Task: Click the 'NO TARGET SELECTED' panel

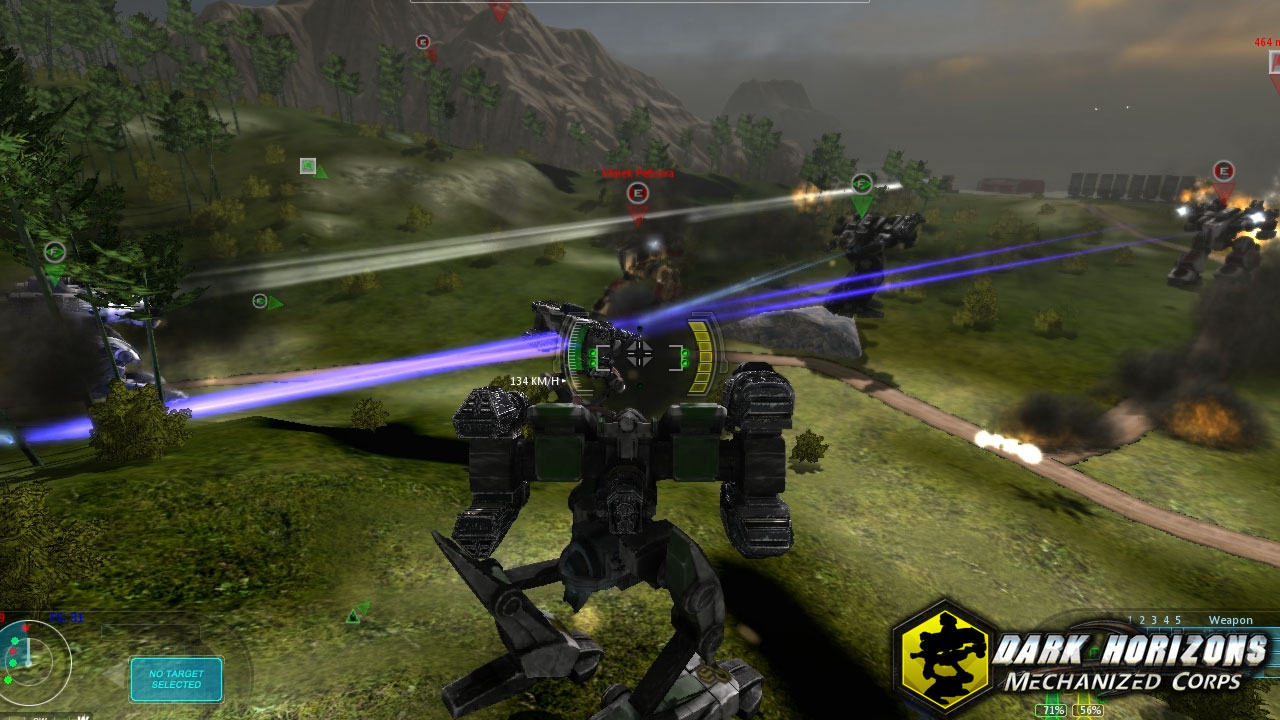Action: pyautogui.click(x=176, y=679)
